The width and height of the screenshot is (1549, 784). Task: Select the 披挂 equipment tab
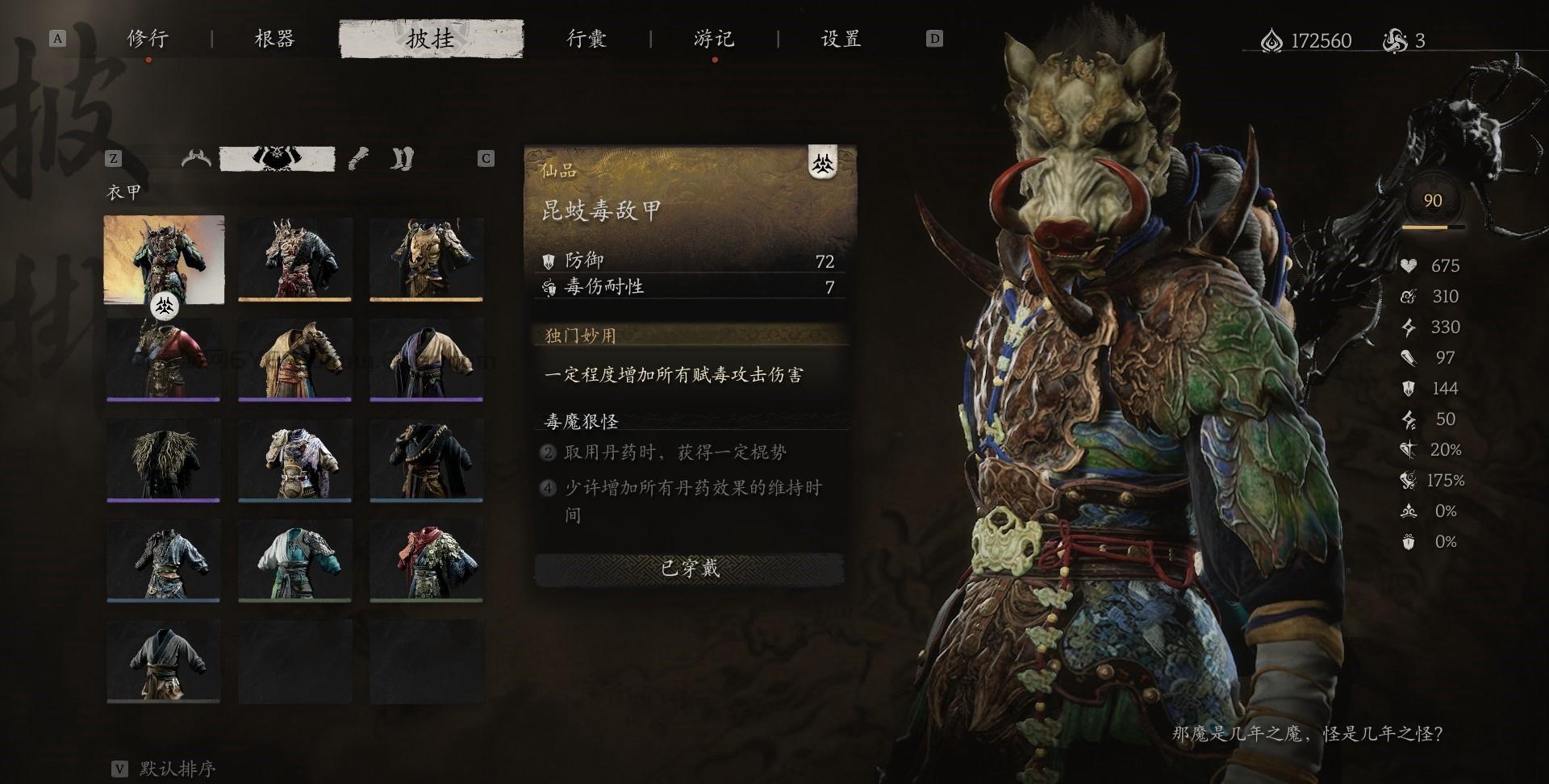click(x=431, y=39)
